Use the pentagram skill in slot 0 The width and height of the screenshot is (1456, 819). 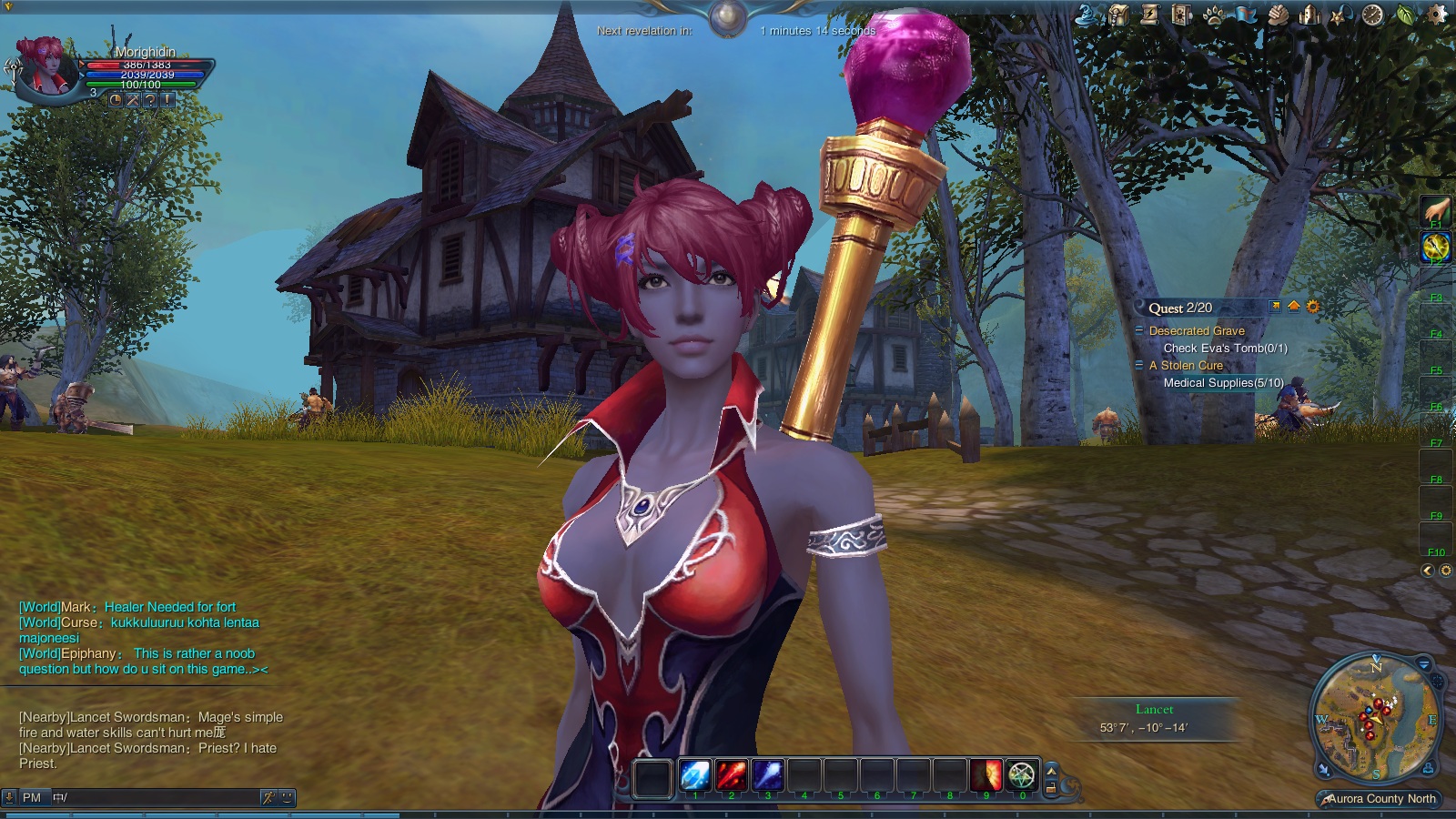click(1023, 775)
